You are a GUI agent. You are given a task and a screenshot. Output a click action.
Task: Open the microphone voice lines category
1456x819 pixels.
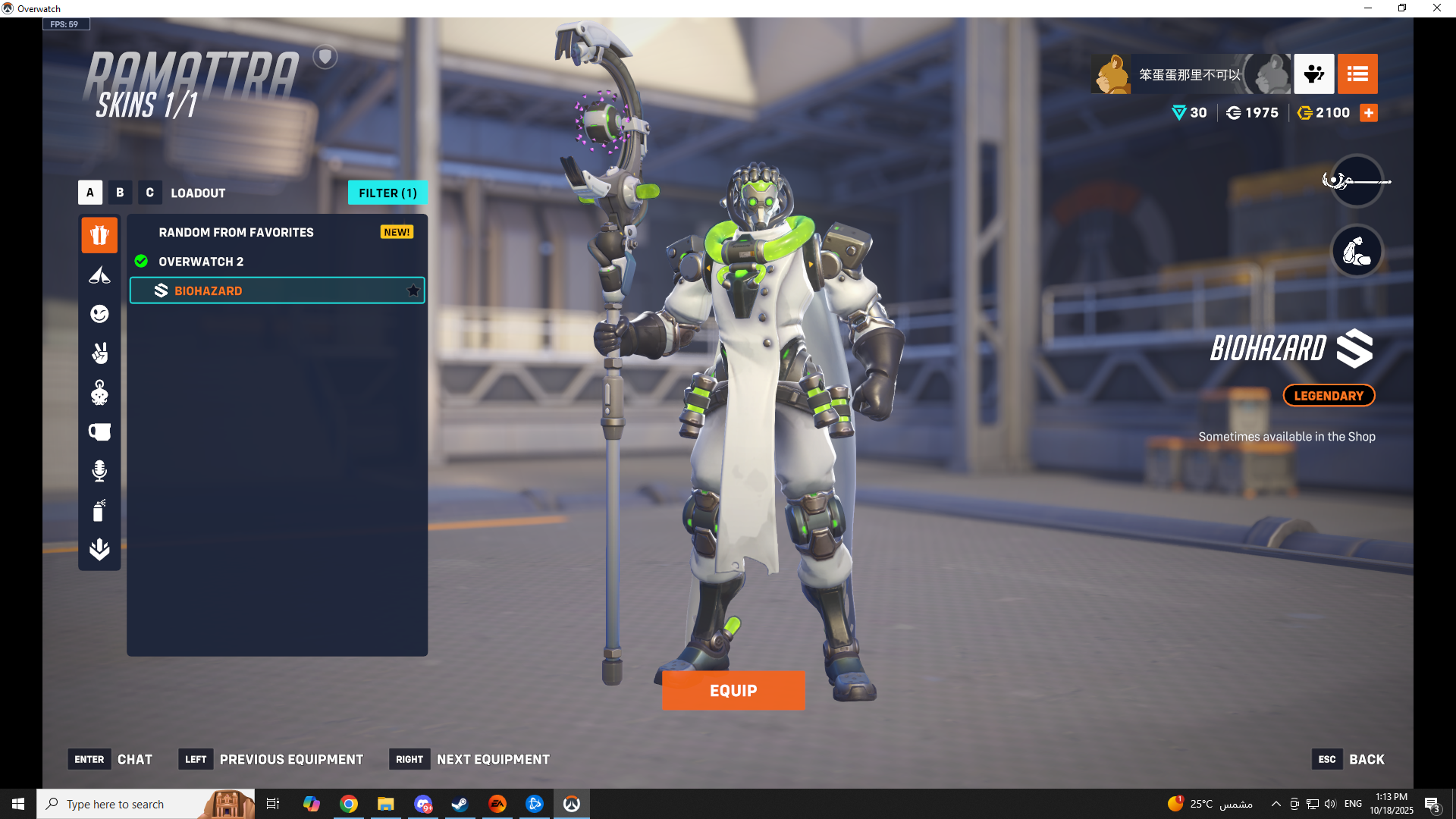coord(99,472)
